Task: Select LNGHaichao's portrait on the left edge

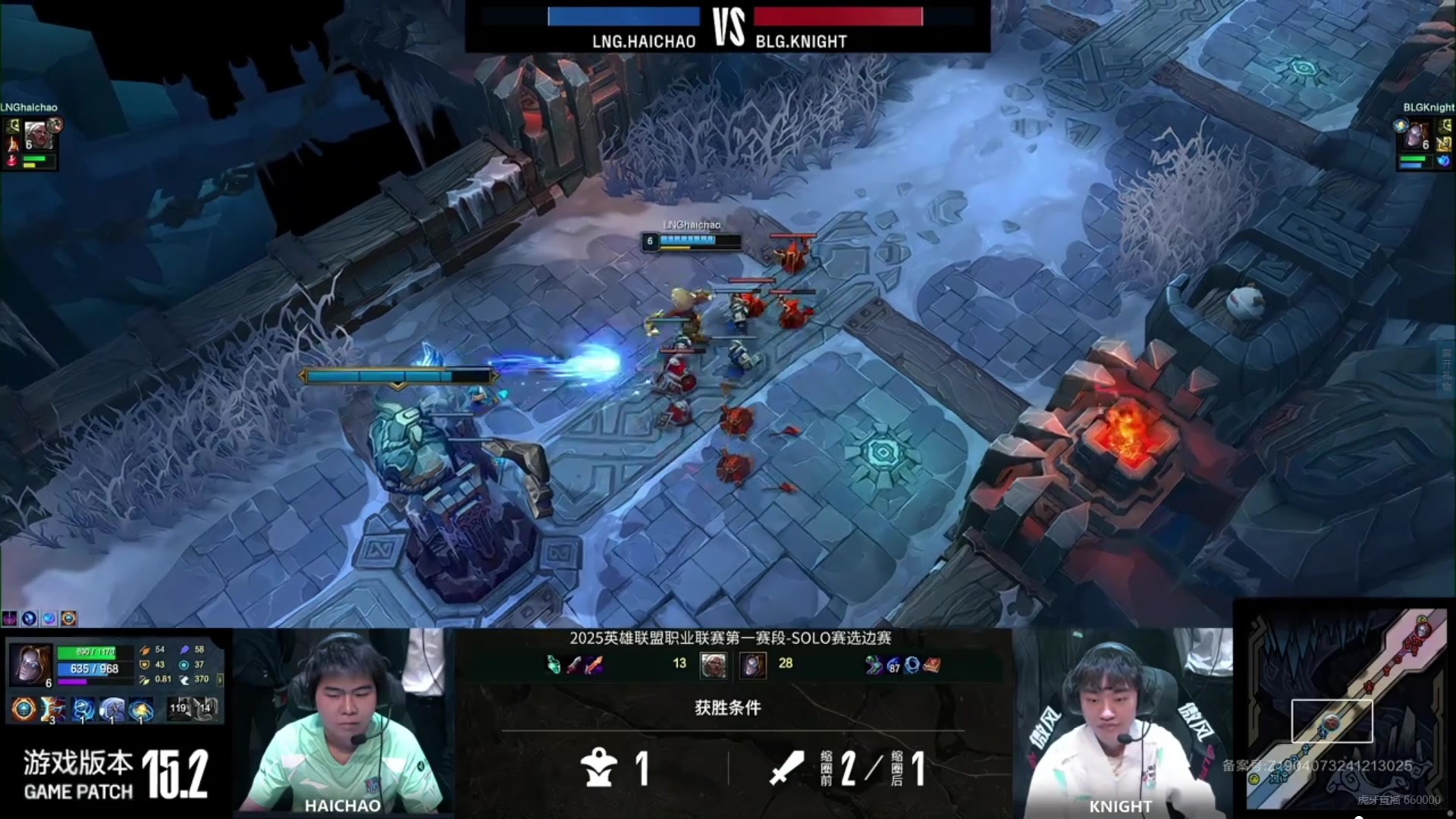Action: pyautogui.click(x=36, y=136)
